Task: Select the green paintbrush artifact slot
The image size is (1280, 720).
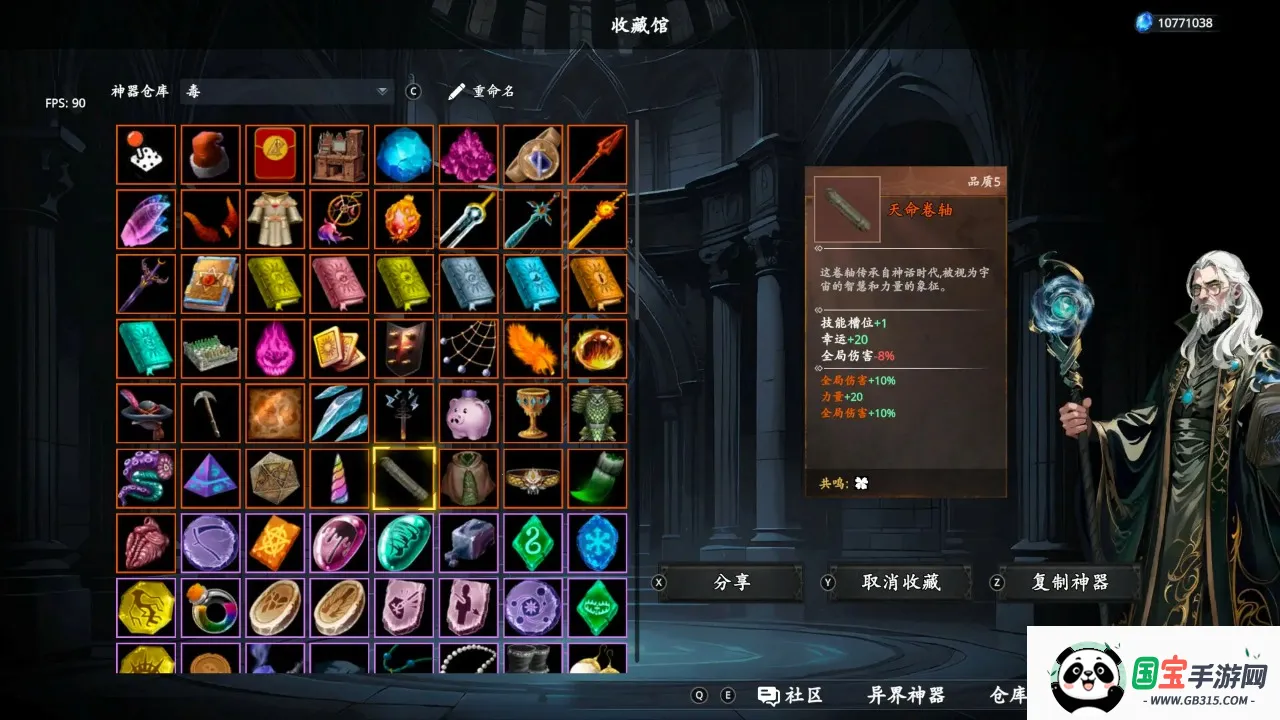Action: coord(597,478)
